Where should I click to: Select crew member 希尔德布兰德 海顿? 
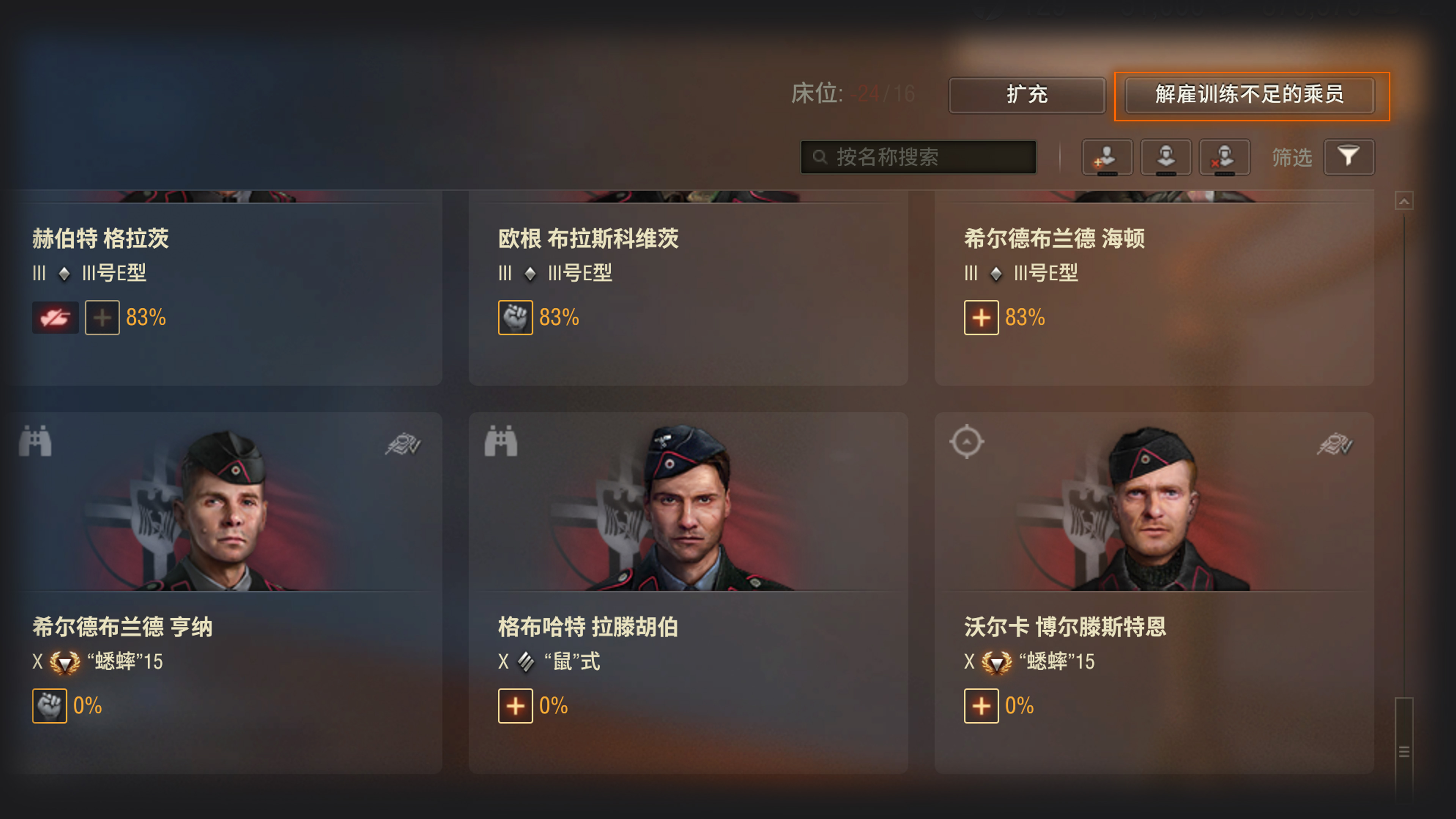1054,239
